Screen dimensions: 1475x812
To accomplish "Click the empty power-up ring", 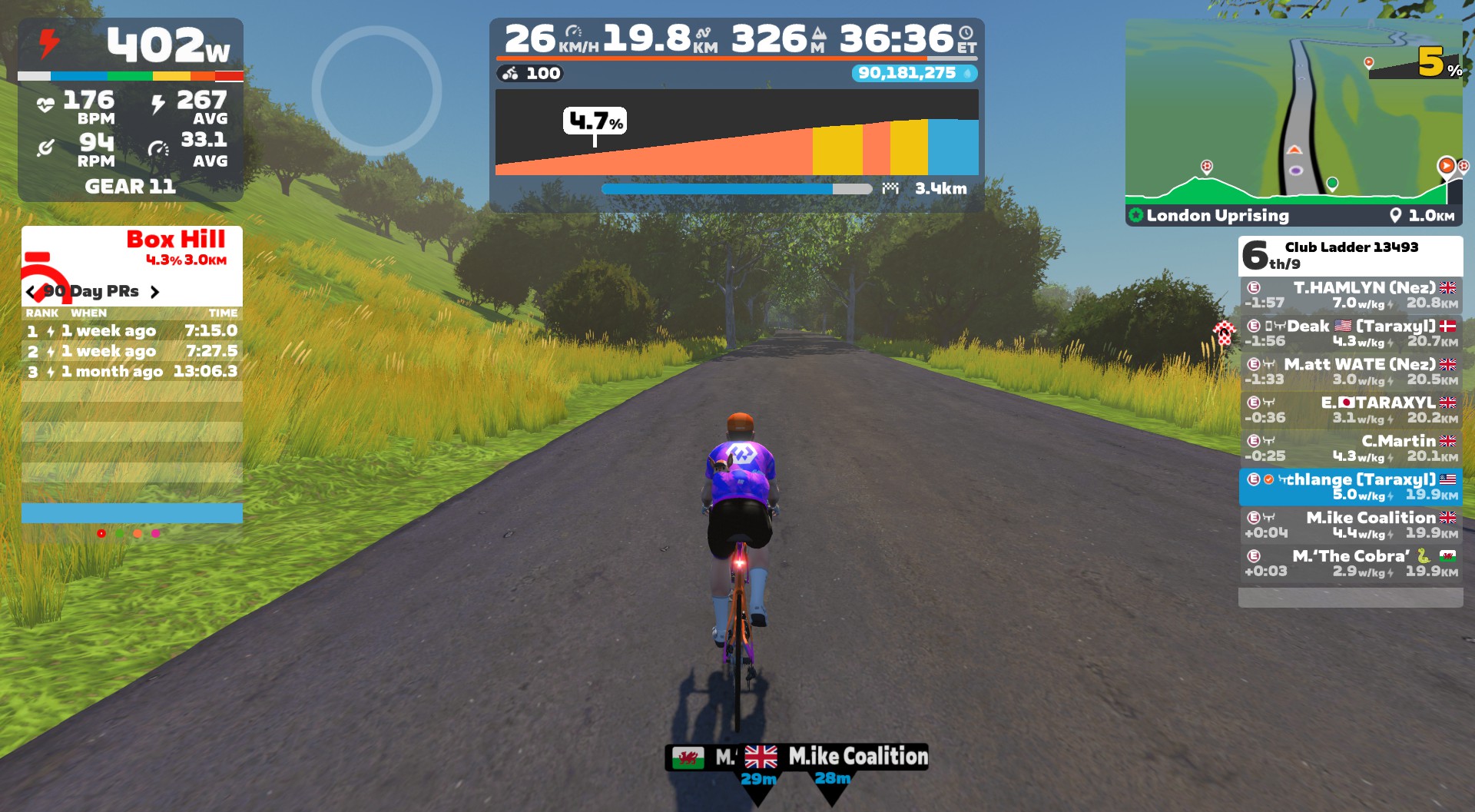I will 376,91.
